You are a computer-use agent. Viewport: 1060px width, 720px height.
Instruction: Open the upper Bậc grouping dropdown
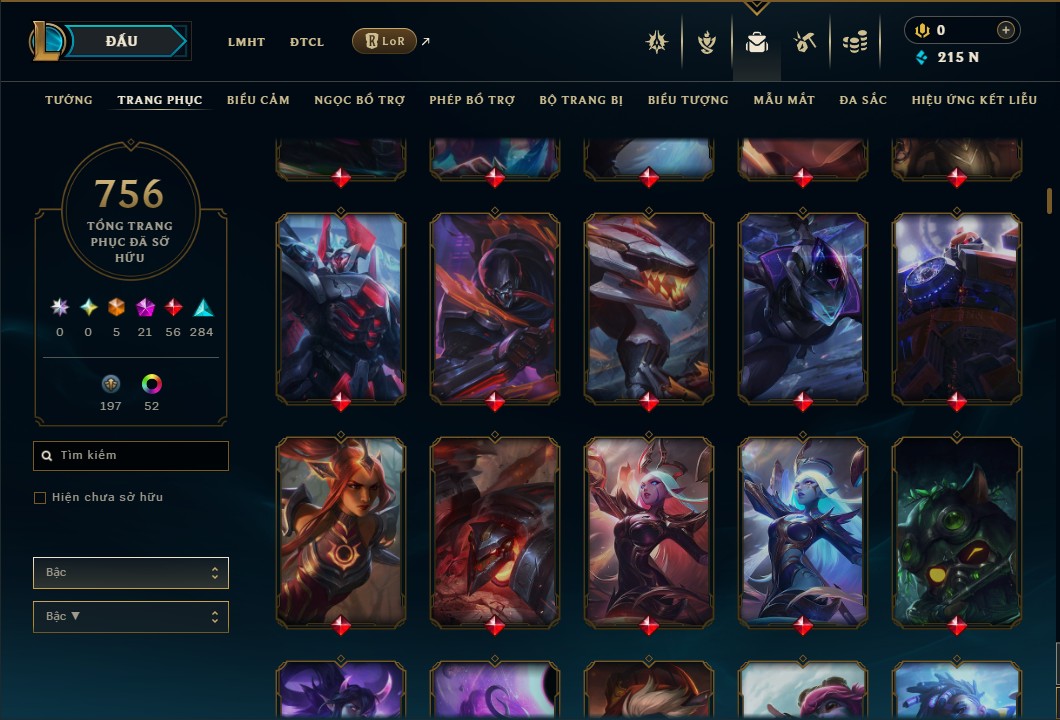(x=131, y=573)
